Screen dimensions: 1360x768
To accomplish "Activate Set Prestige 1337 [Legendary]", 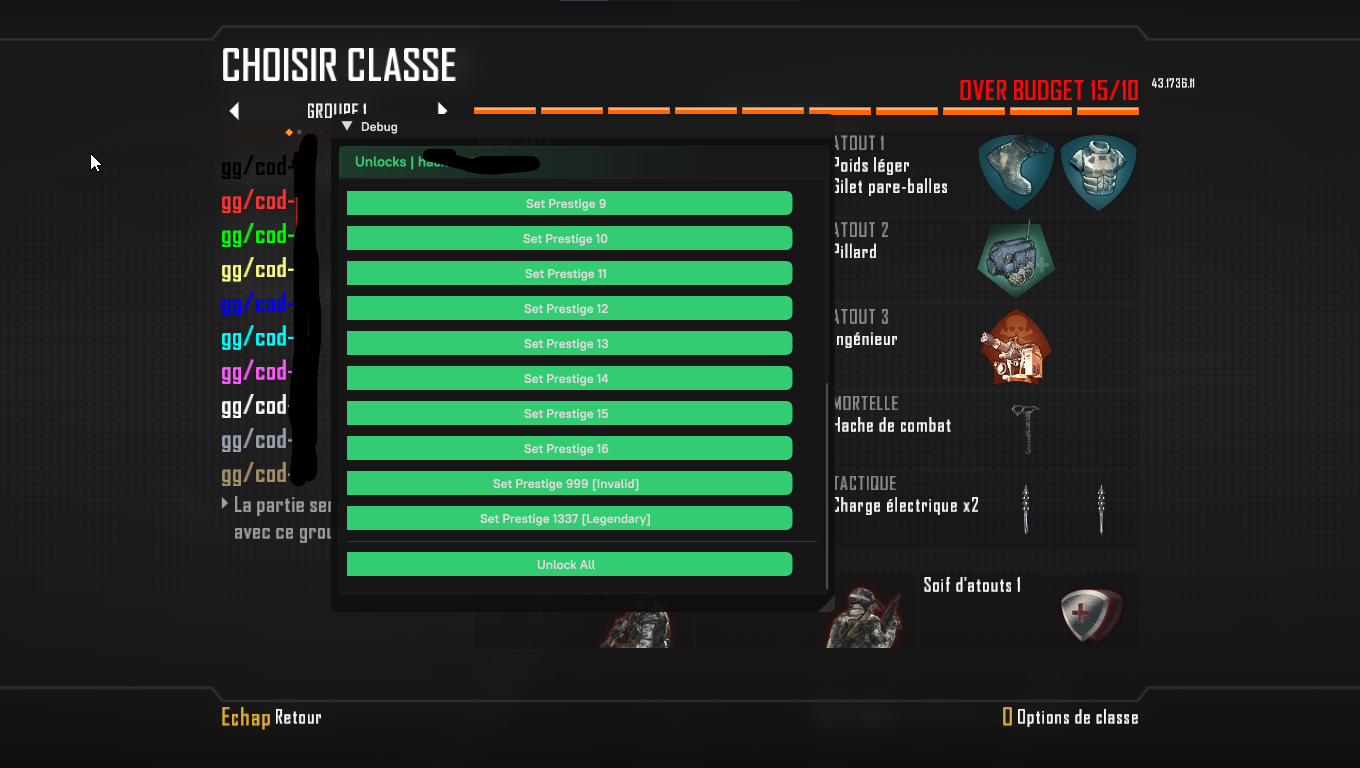I will 569,519.
